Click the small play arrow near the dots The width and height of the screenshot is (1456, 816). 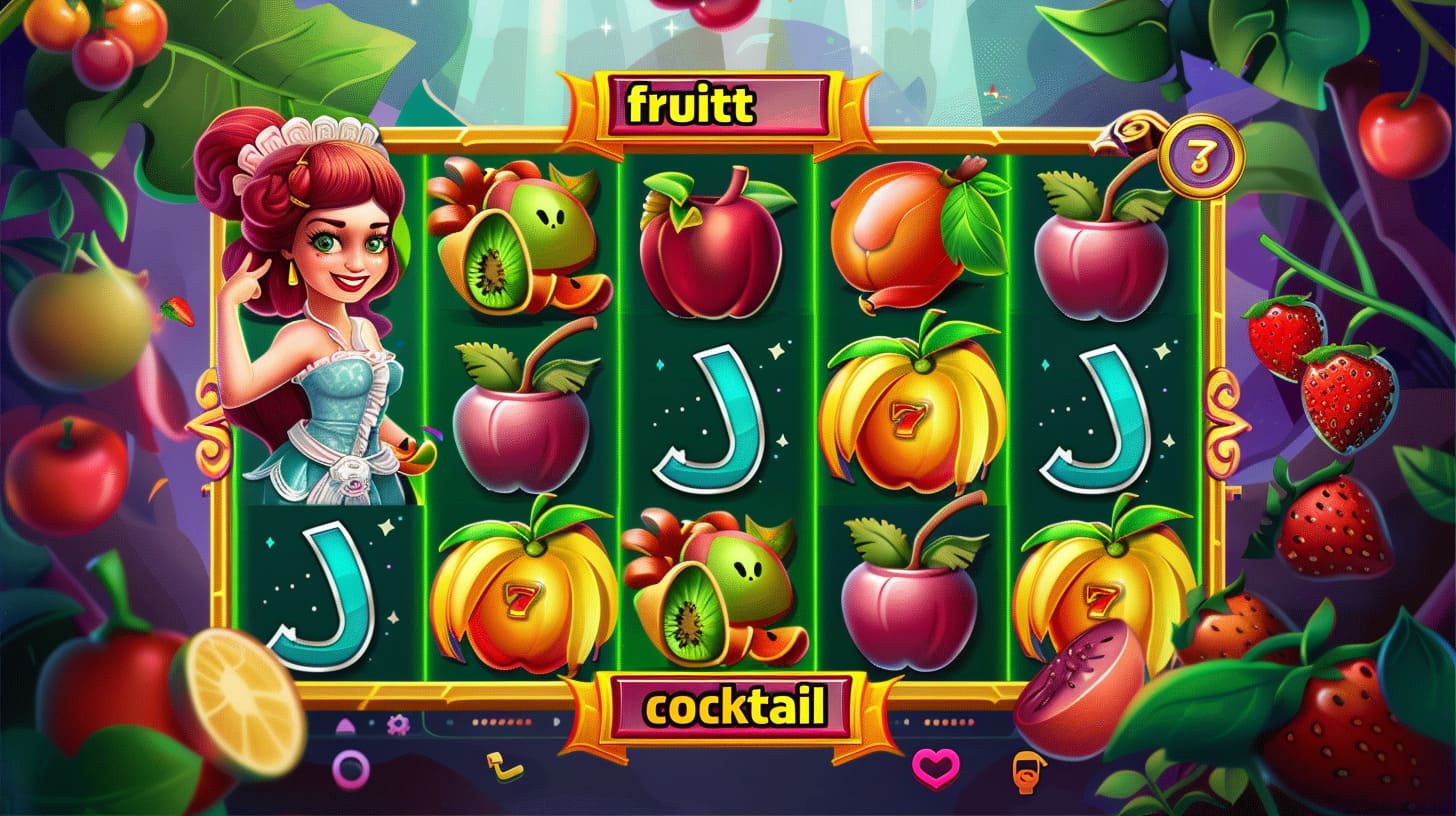tap(556, 722)
